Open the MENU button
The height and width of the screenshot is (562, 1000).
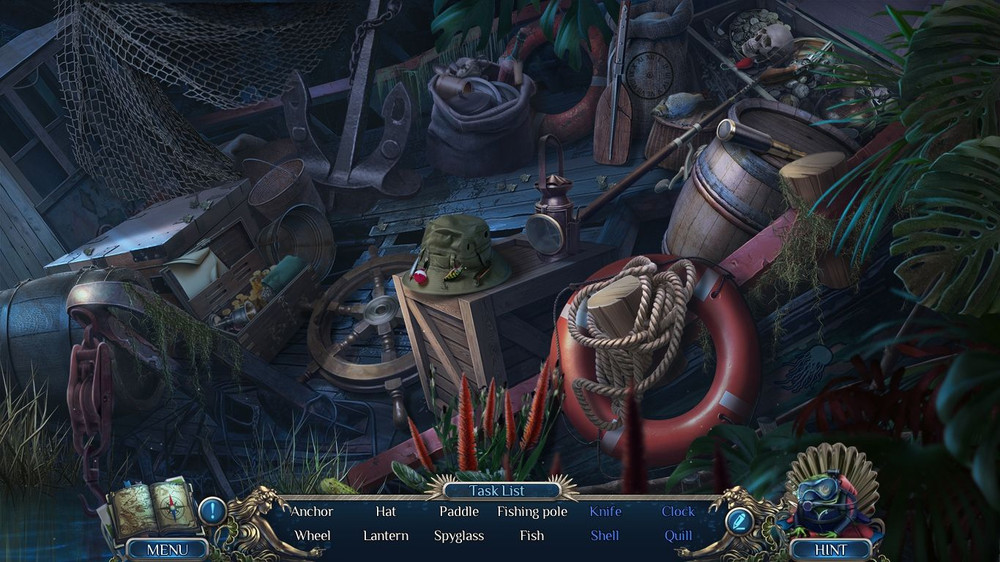click(x=167, y=549)
